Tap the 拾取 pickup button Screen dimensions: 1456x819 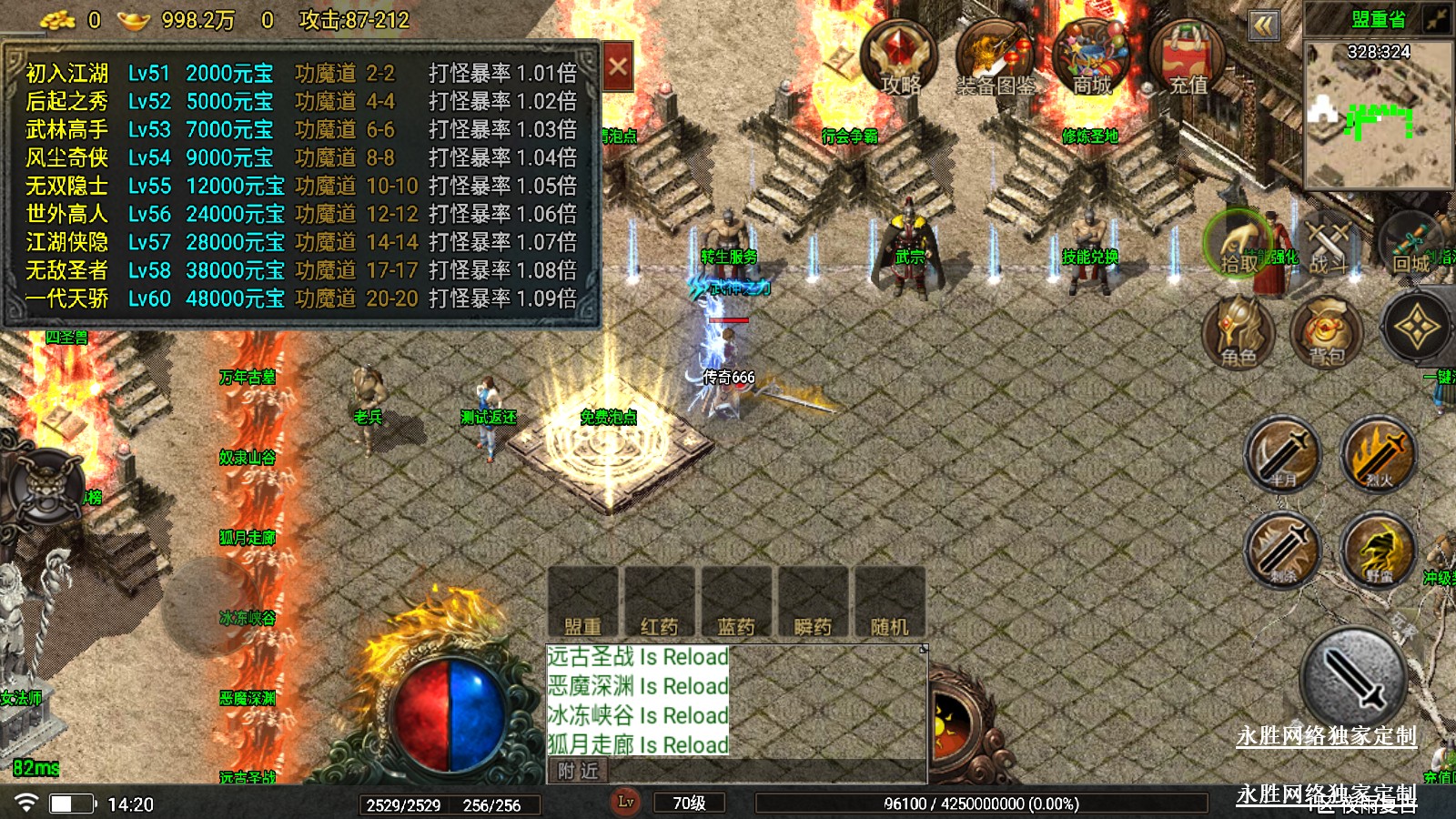tap(1238, 244)
